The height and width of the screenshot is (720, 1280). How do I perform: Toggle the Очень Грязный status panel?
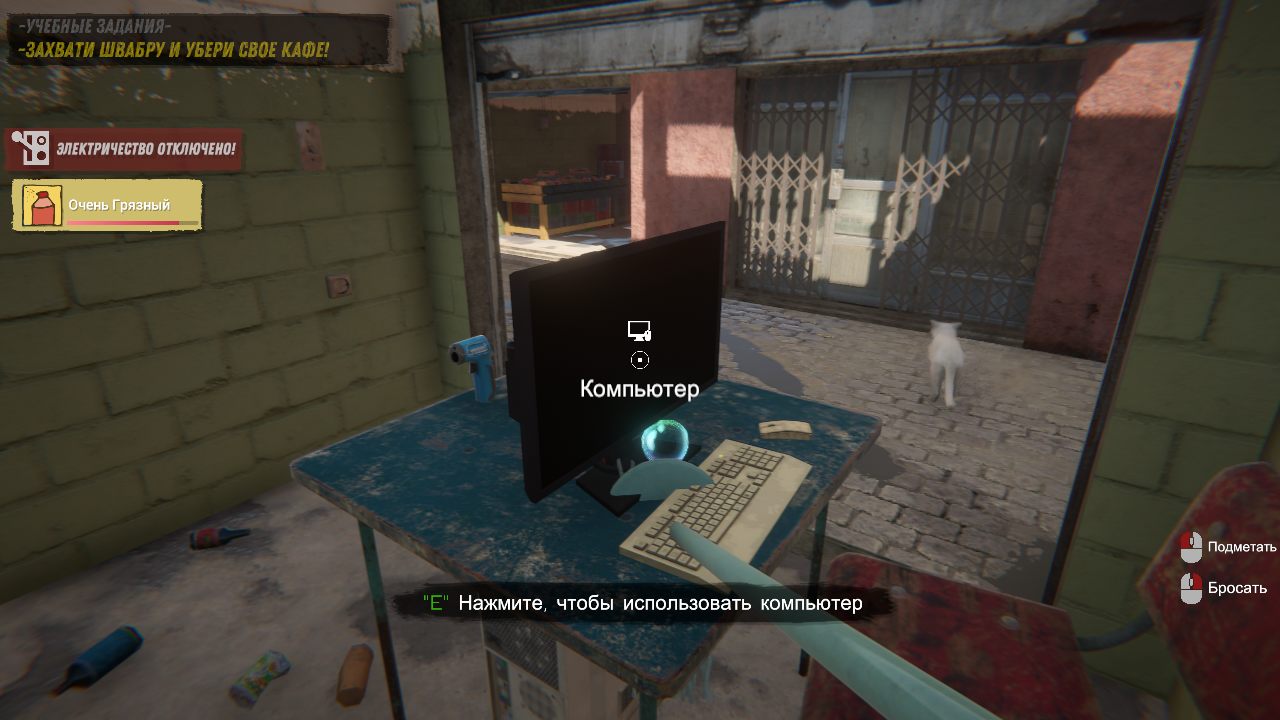click(x=105, y=203)
